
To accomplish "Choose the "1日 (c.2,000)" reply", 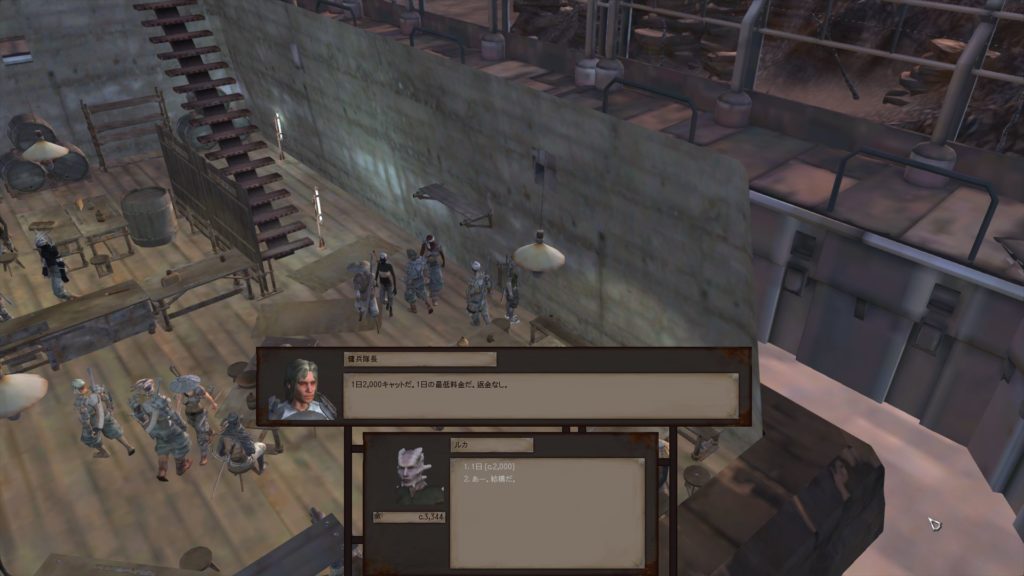I will [489, 466].
